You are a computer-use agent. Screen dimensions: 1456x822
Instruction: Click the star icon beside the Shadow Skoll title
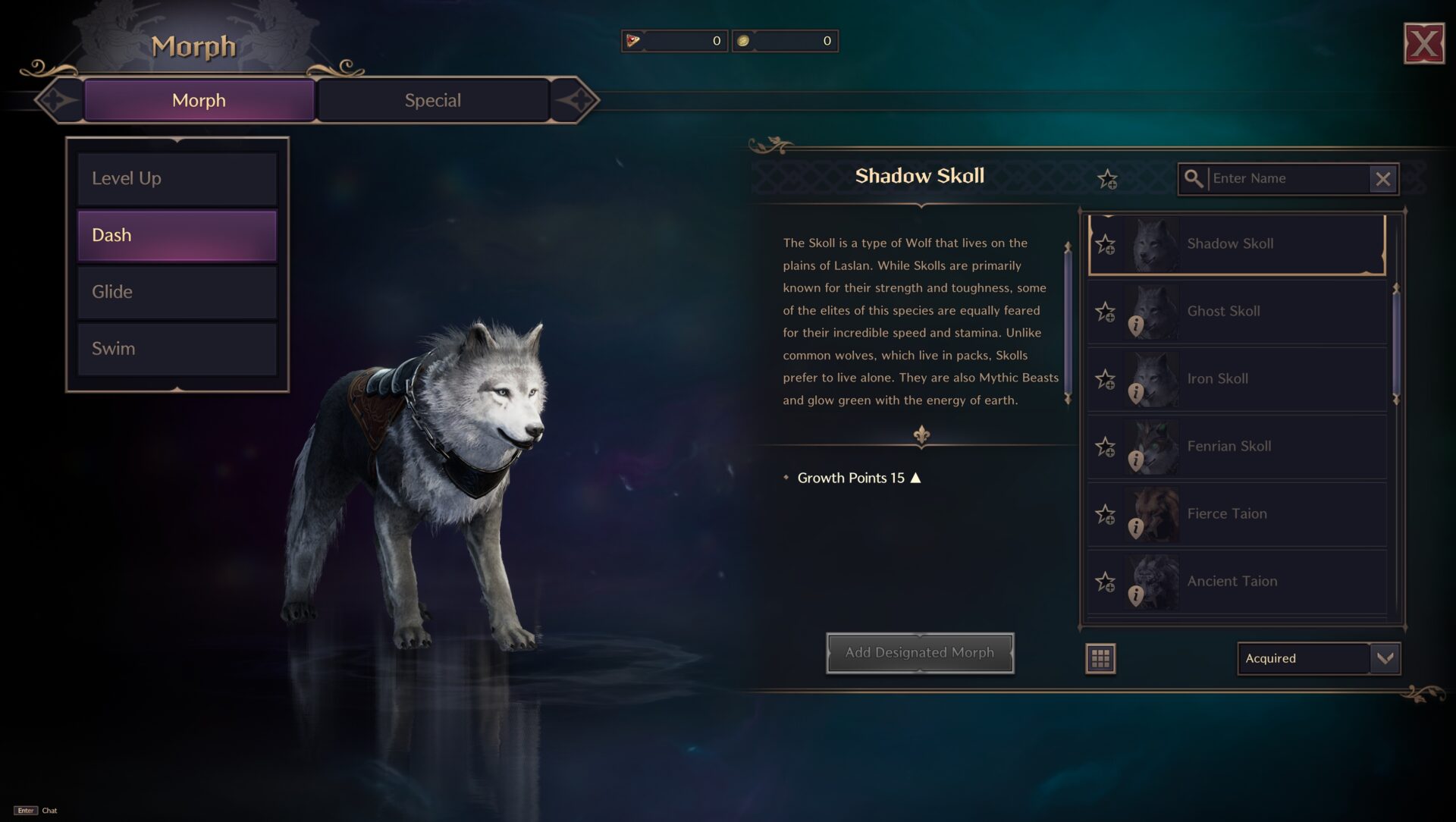[x=1107, y=179]
